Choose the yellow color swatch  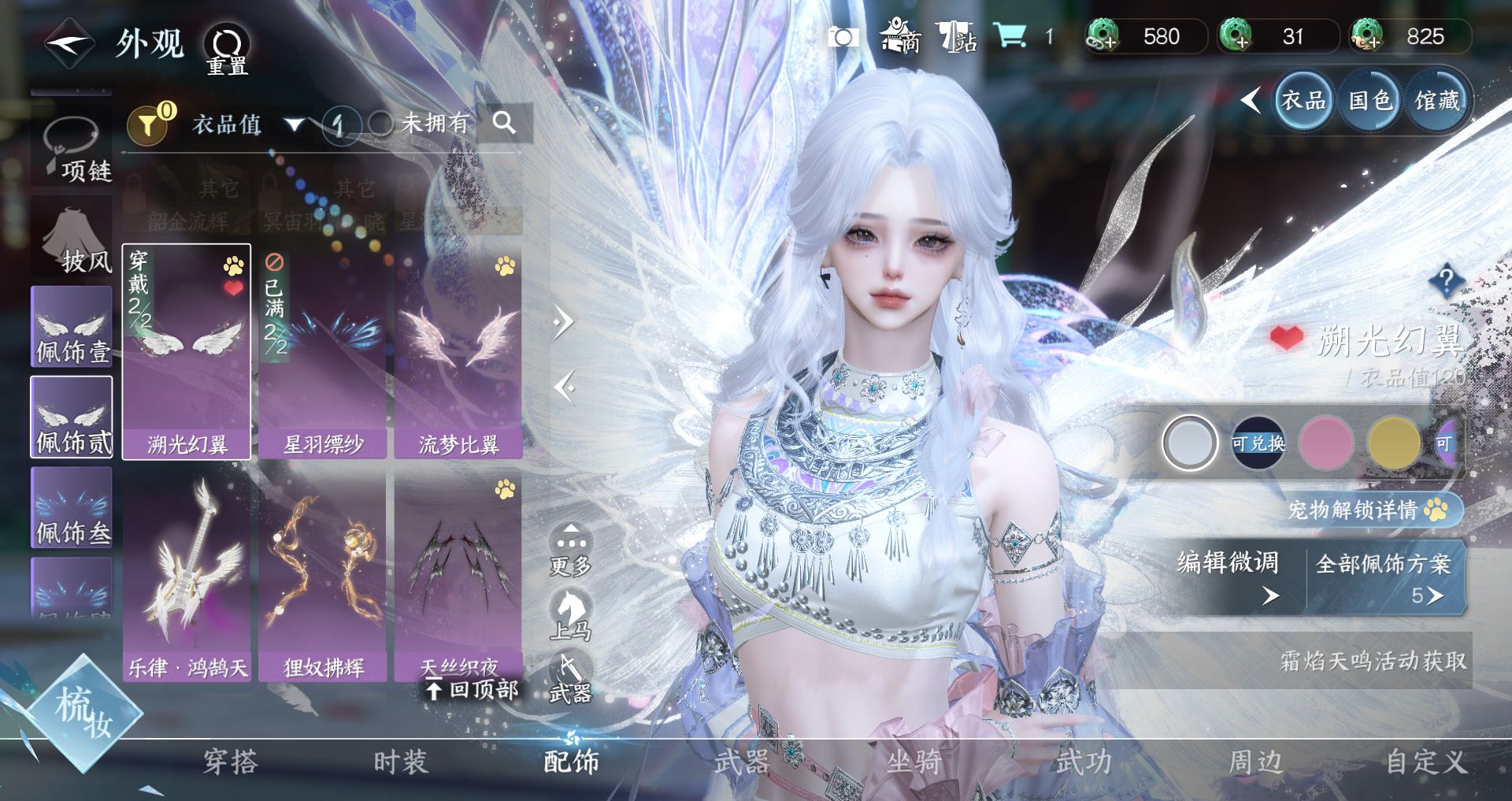(x=1393, y=443)
